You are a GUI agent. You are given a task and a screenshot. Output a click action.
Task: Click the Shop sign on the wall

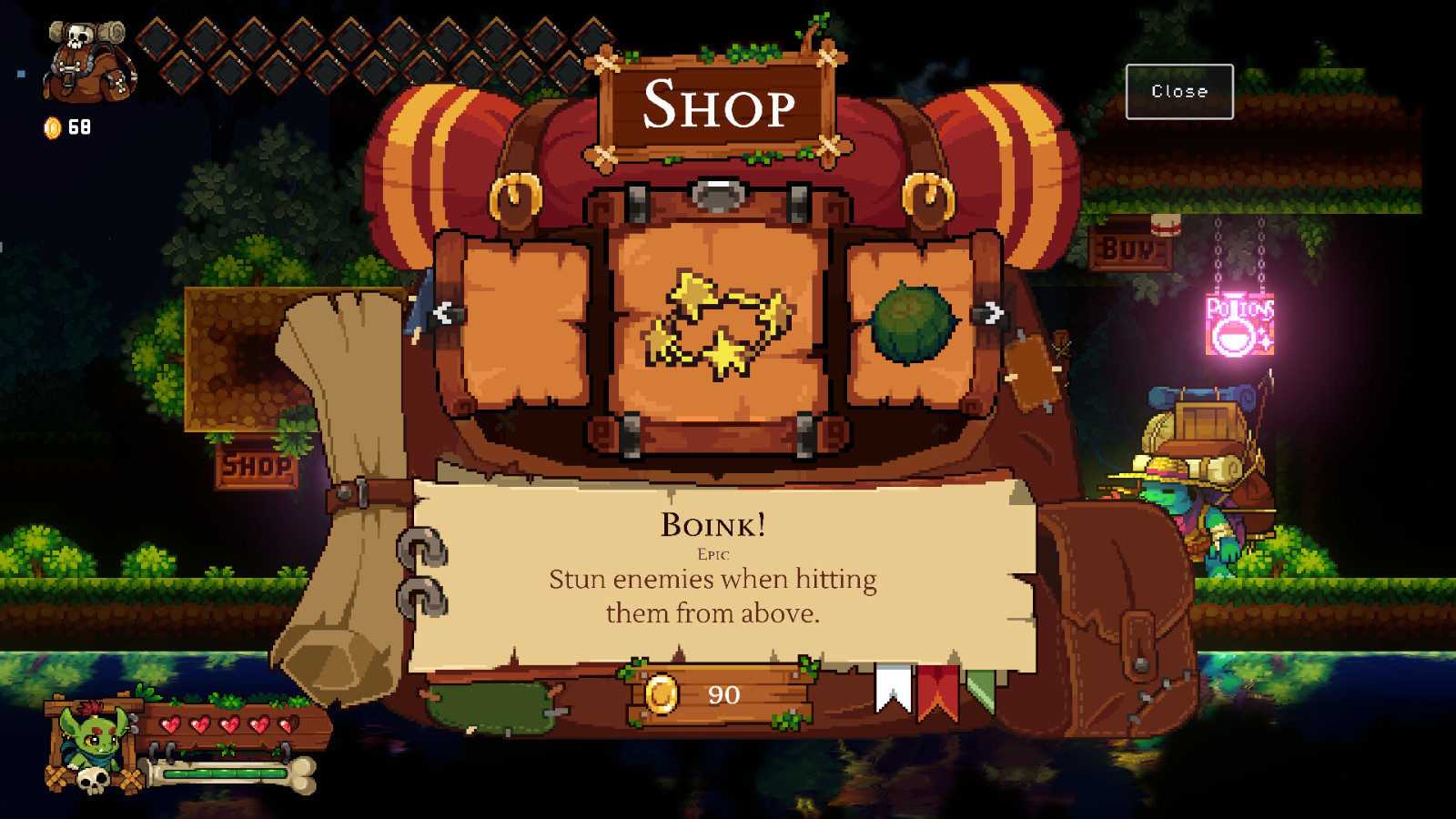click(x=256, y=465)
